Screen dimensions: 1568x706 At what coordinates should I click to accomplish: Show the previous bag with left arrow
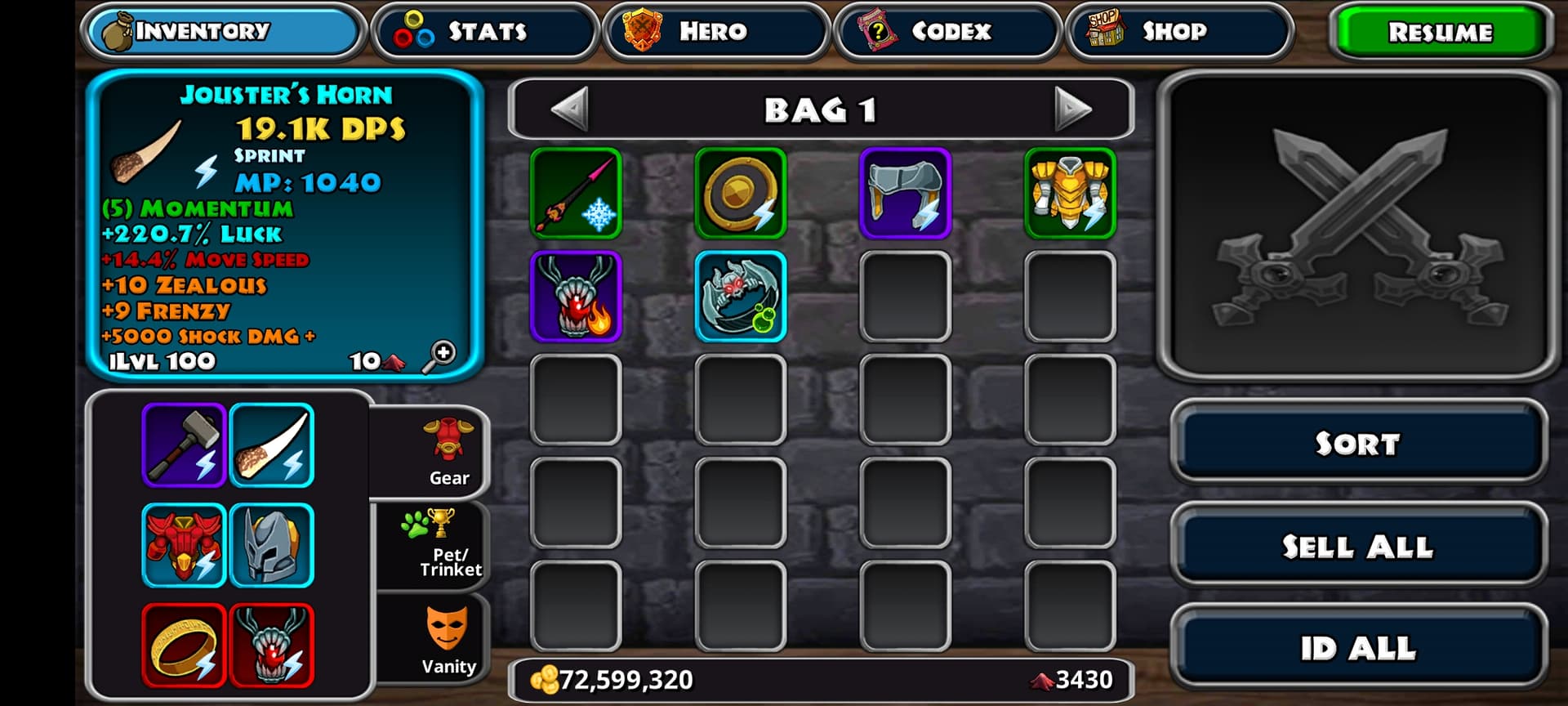click(569, 109)
